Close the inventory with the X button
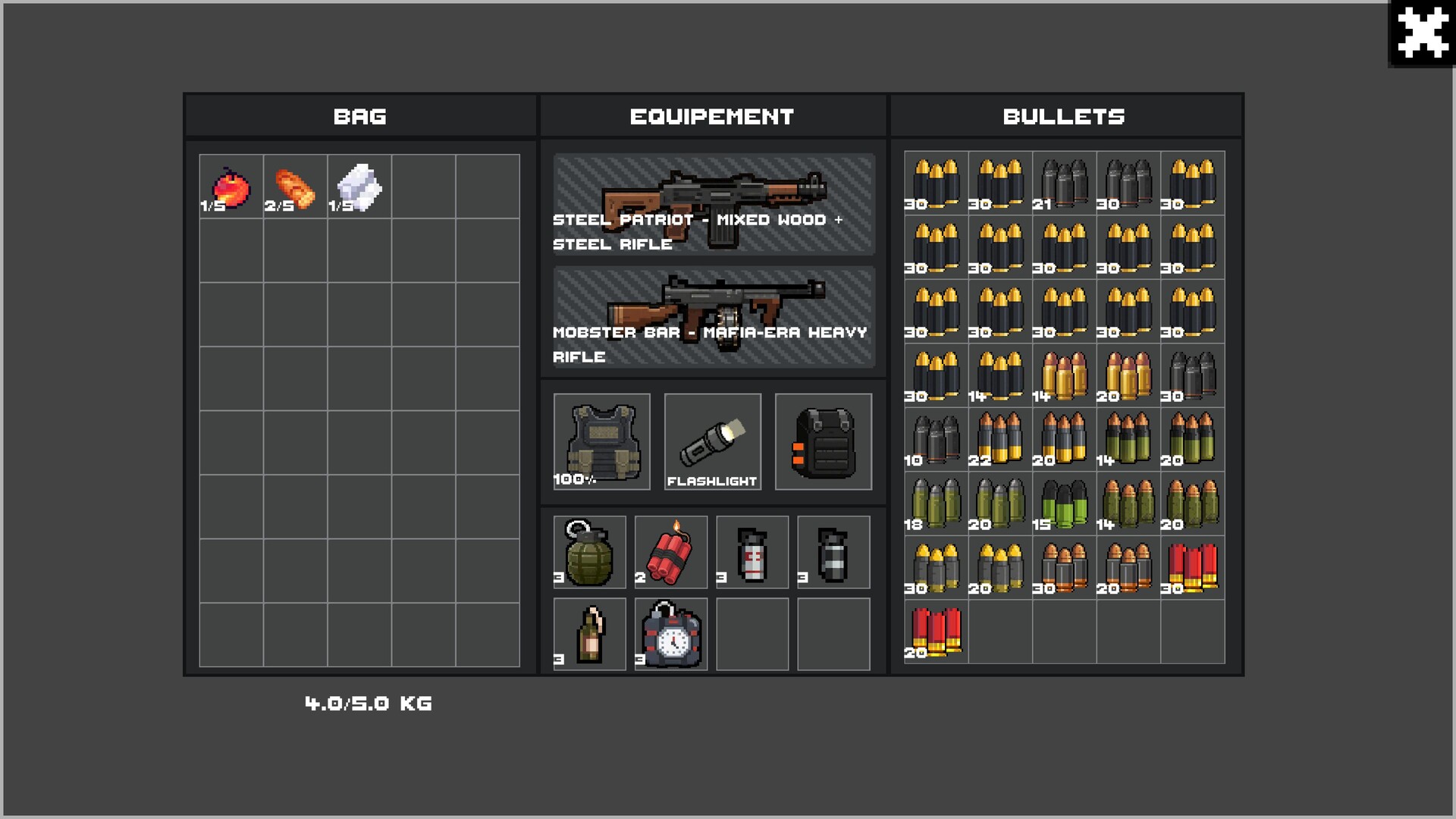The image size is (1456, 819). 1423,33
